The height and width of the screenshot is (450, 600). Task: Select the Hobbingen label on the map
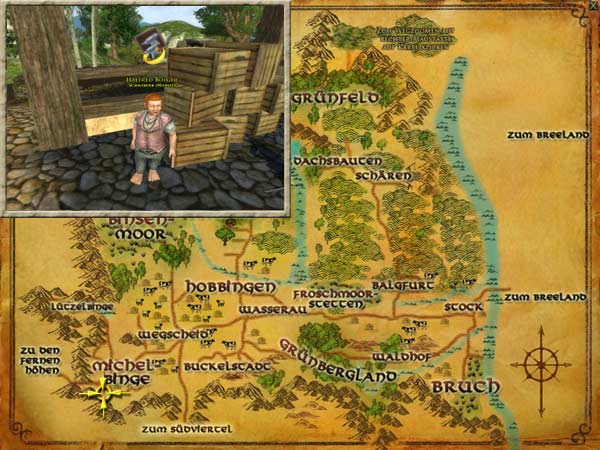tap(230, 287)
